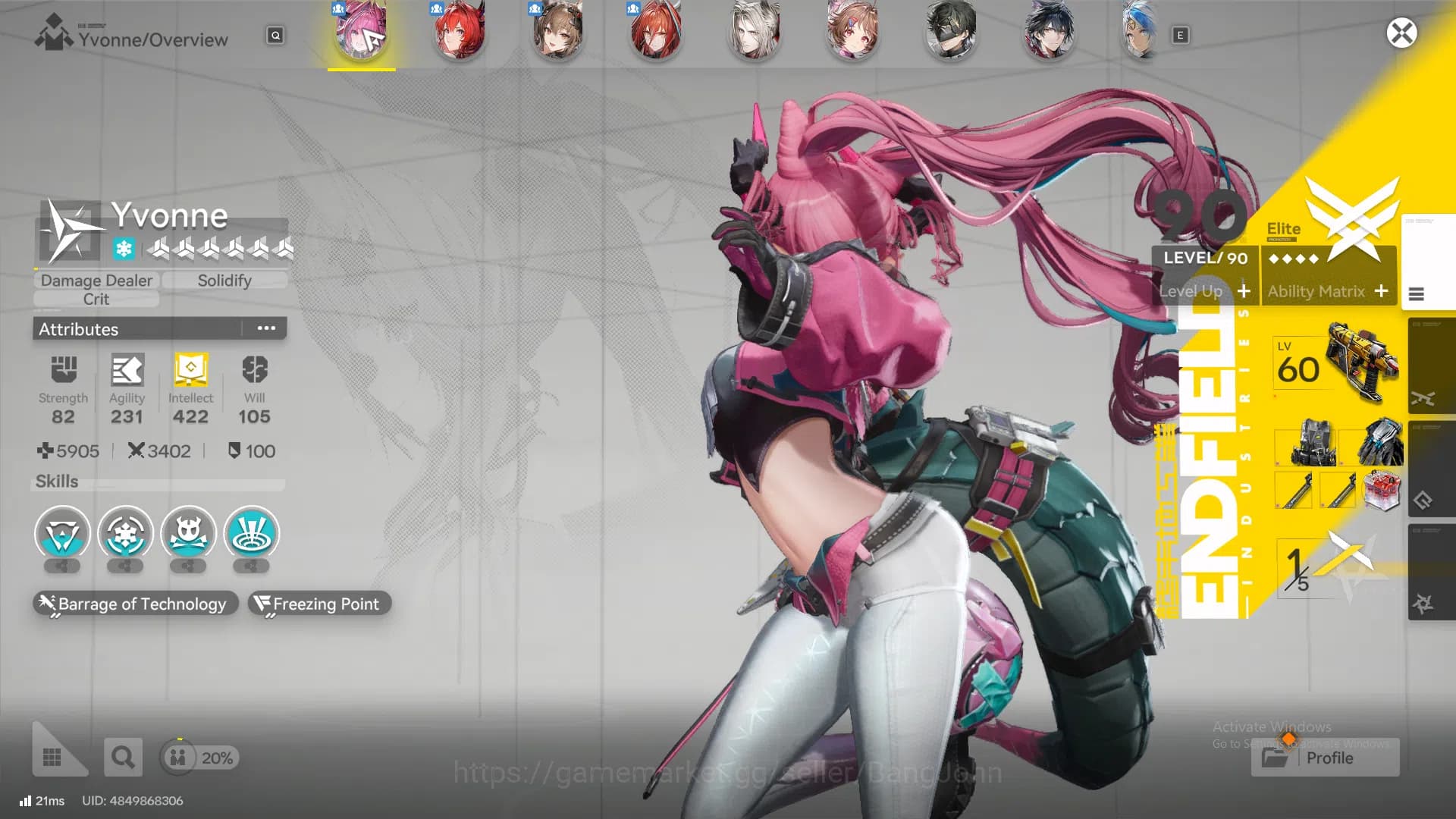Click the Strength attribute icon

[x=63, y=372]
